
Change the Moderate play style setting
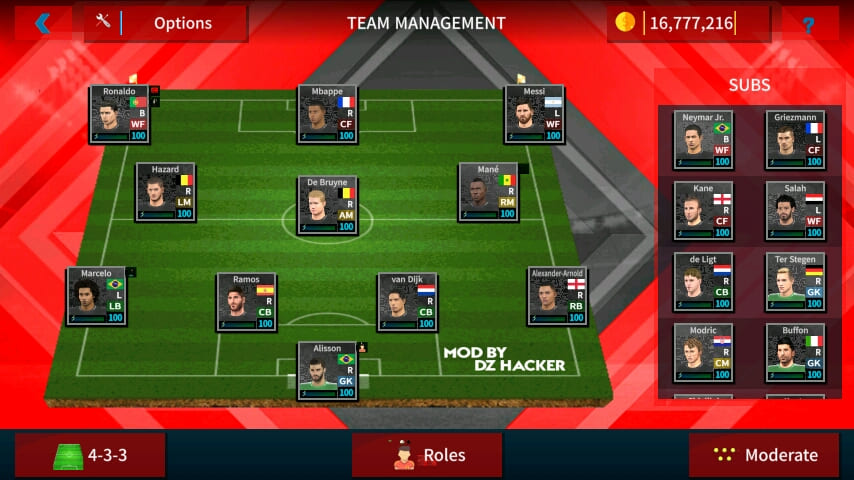[764, 455]
